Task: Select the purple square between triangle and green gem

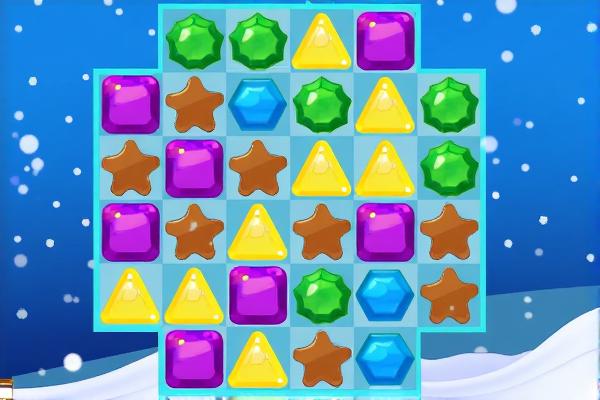Action: [257, 294]
